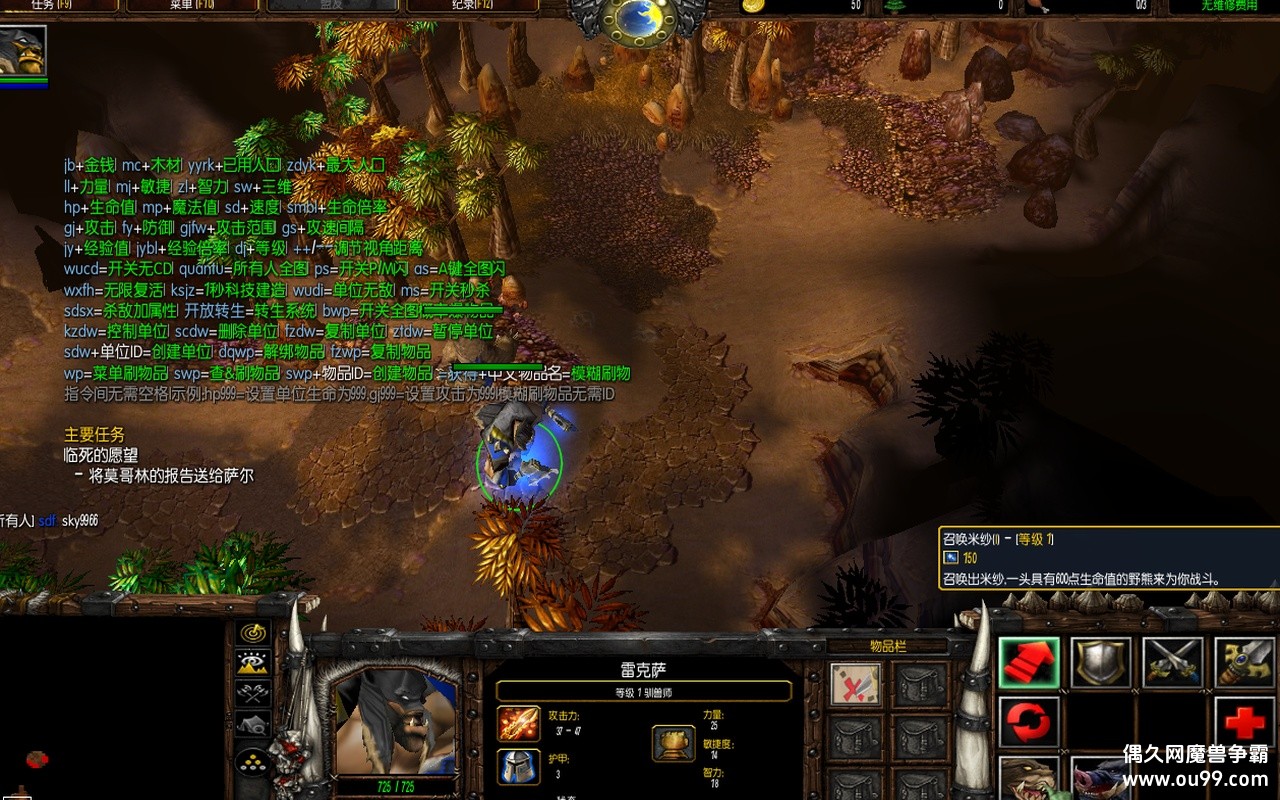This screenshot has width=1280, height=800.
Task: Select the hero icon in the top-left corner
Action: click(x=23, y=54)
